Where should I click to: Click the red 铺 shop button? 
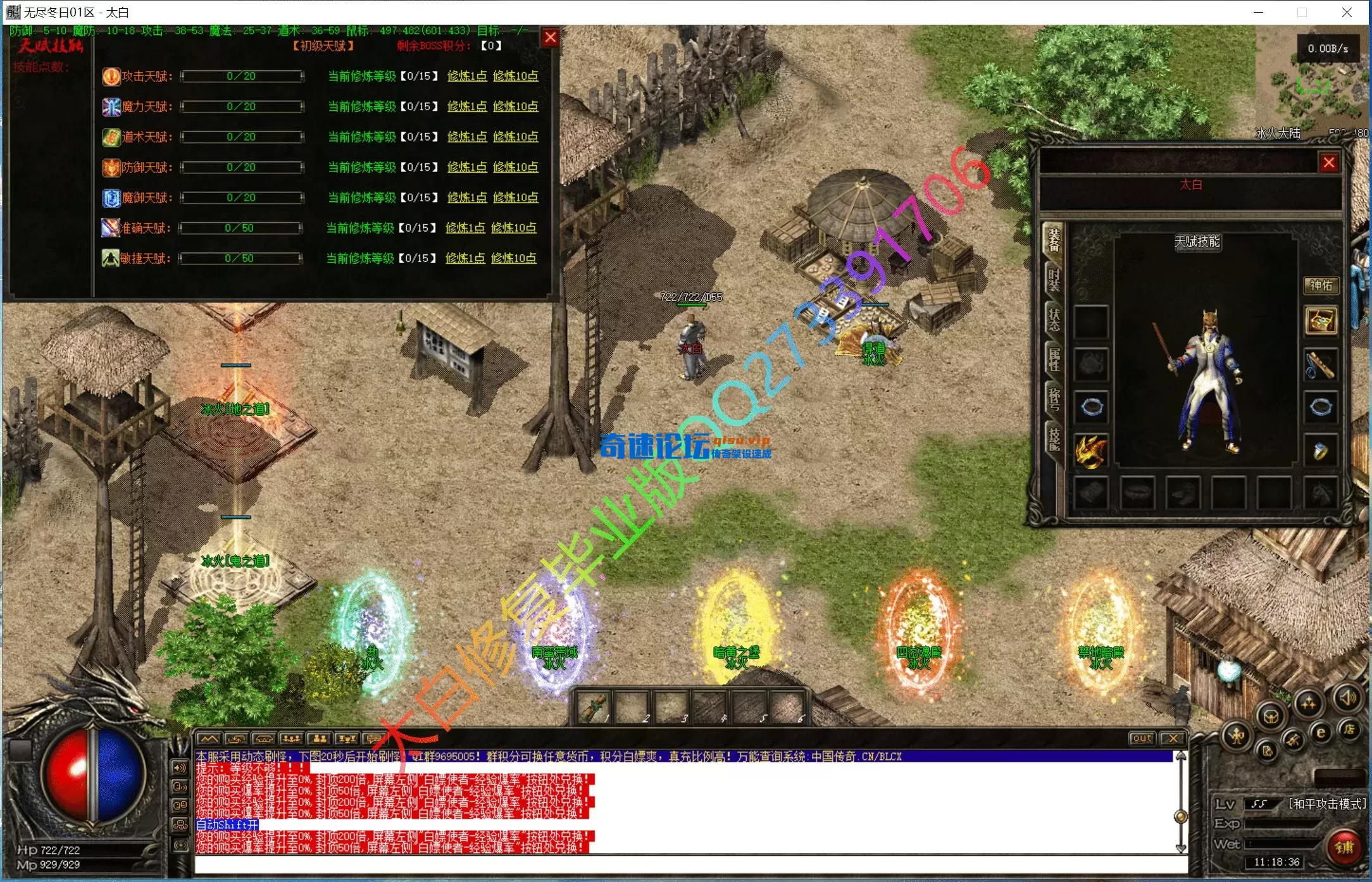1344,846
